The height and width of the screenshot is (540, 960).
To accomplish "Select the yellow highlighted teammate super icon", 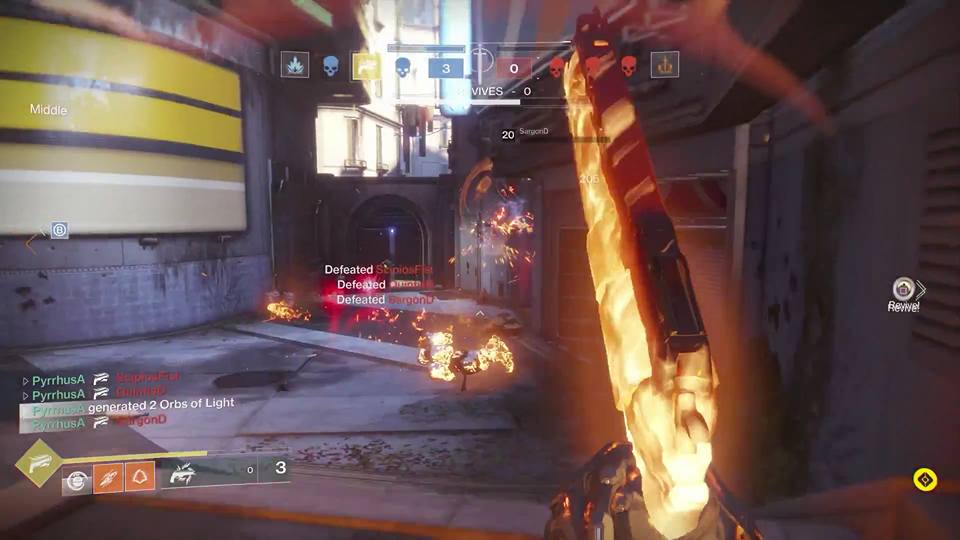I will pyautogui.click(x=367, y=66).
